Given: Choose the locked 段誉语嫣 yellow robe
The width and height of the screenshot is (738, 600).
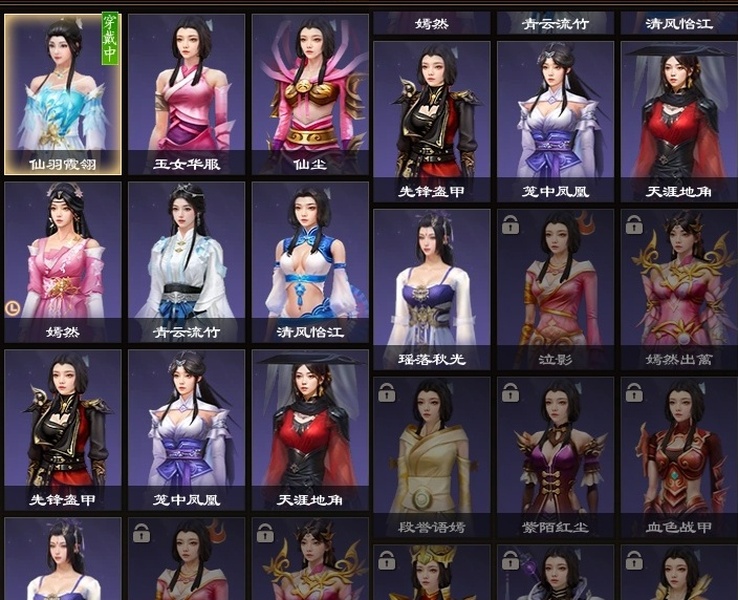Looking at the screenshot, I should tap(432, 456).
